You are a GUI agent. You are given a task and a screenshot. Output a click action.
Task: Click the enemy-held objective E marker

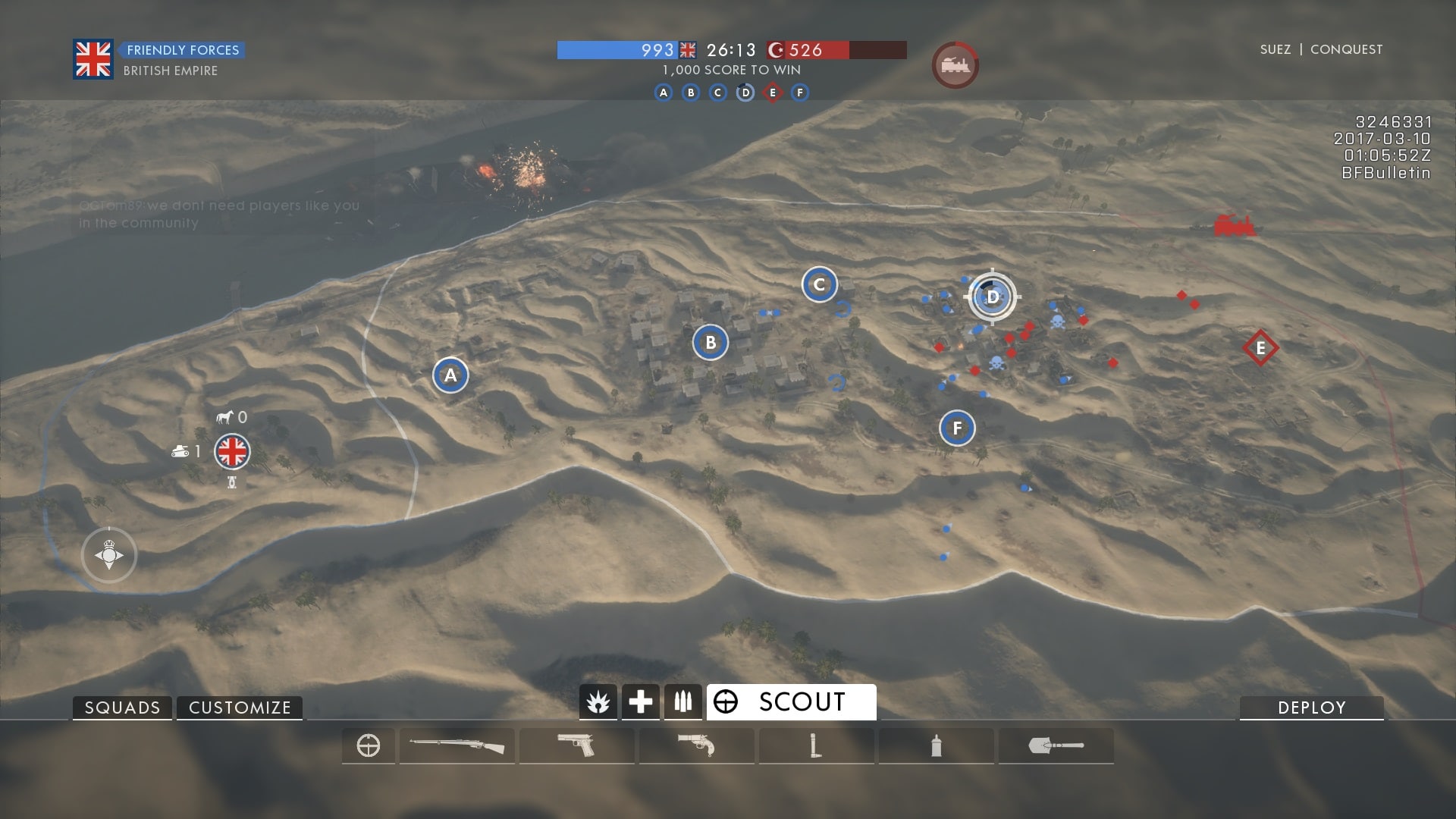[x=1260, y=348]
